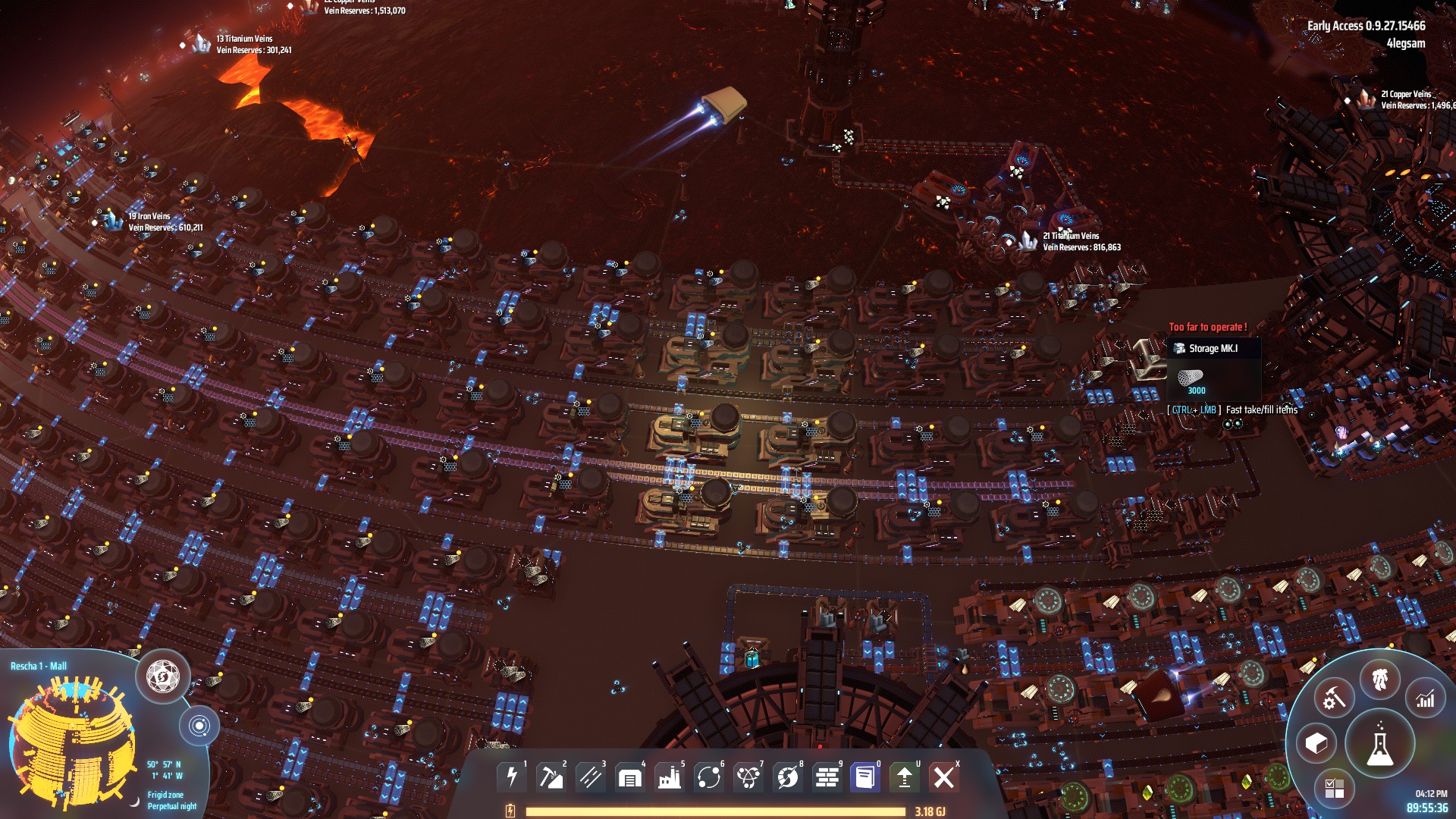This screenshot has width=1456, height=819.
Task: Activate the green upgrade arrow tool
Action: click(x=905, y=777)
